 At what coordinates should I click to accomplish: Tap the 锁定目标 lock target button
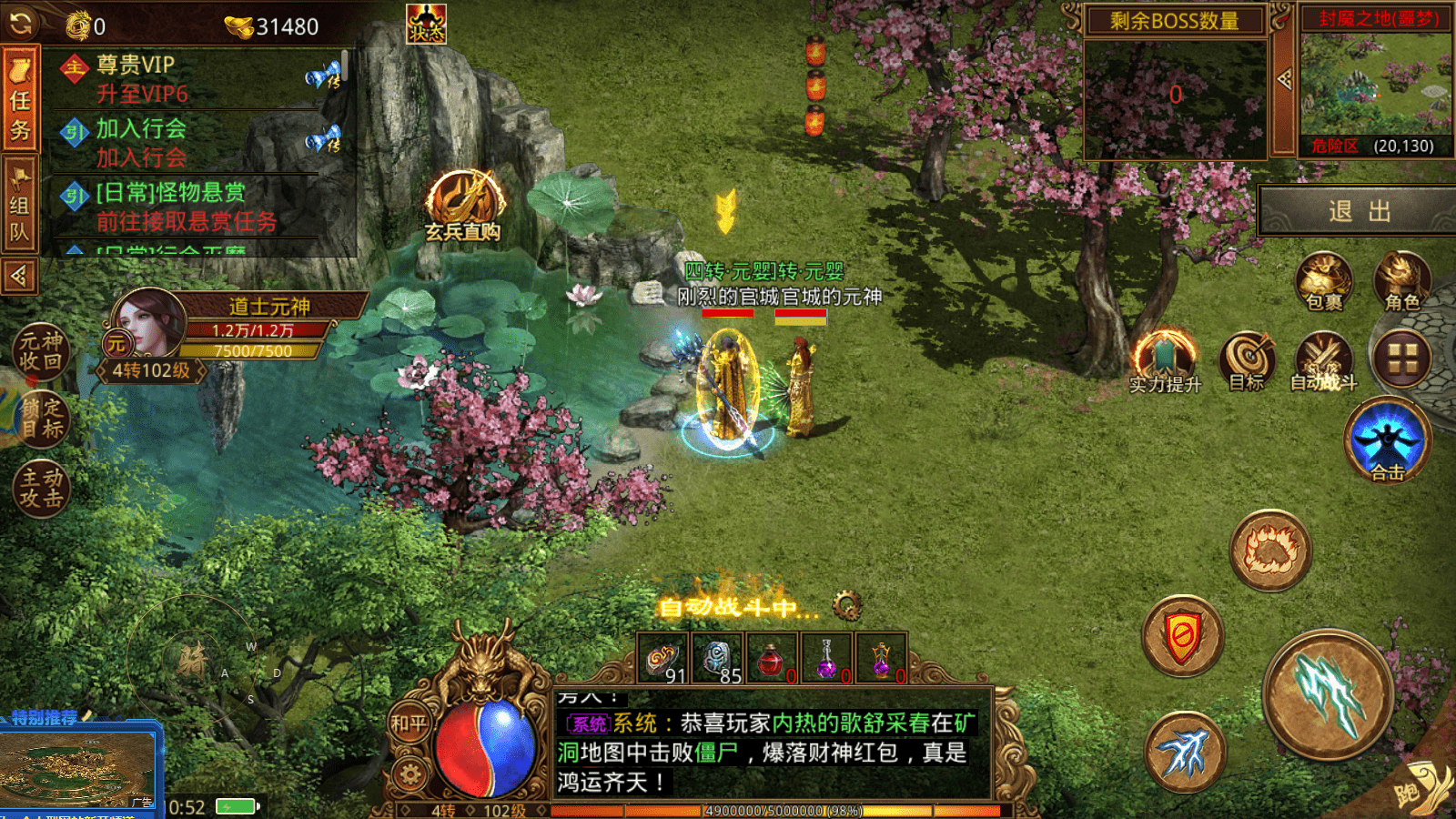(x=41, y=419)
